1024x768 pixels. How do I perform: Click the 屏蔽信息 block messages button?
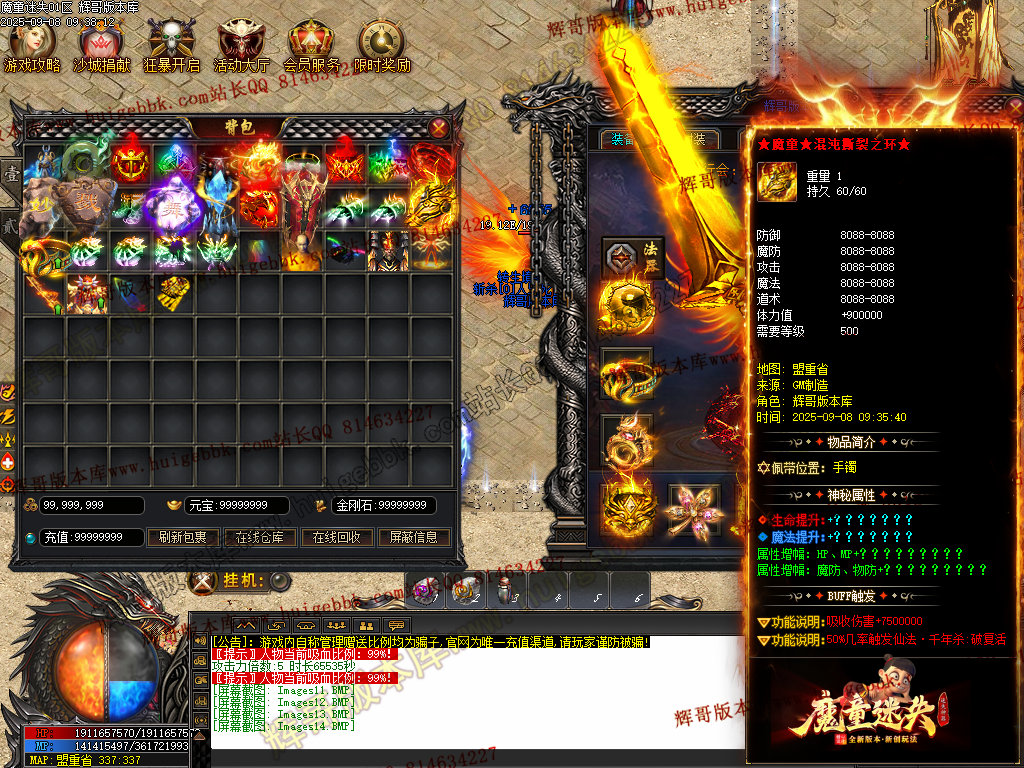[x=413, y=537]
